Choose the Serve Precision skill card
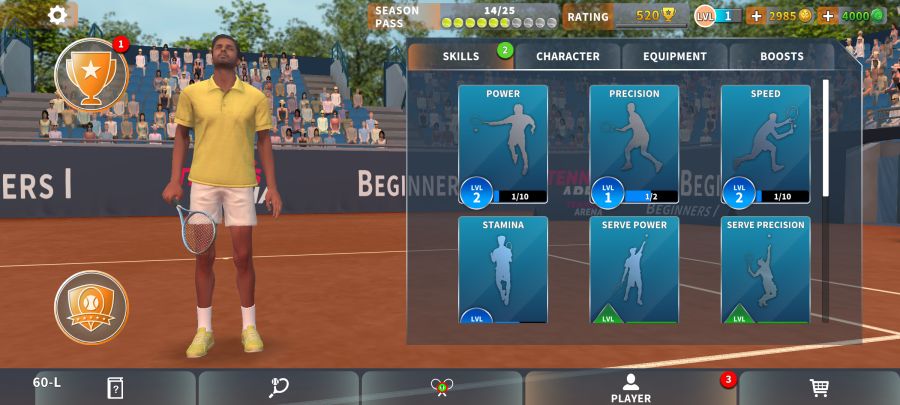 (765, 270)
